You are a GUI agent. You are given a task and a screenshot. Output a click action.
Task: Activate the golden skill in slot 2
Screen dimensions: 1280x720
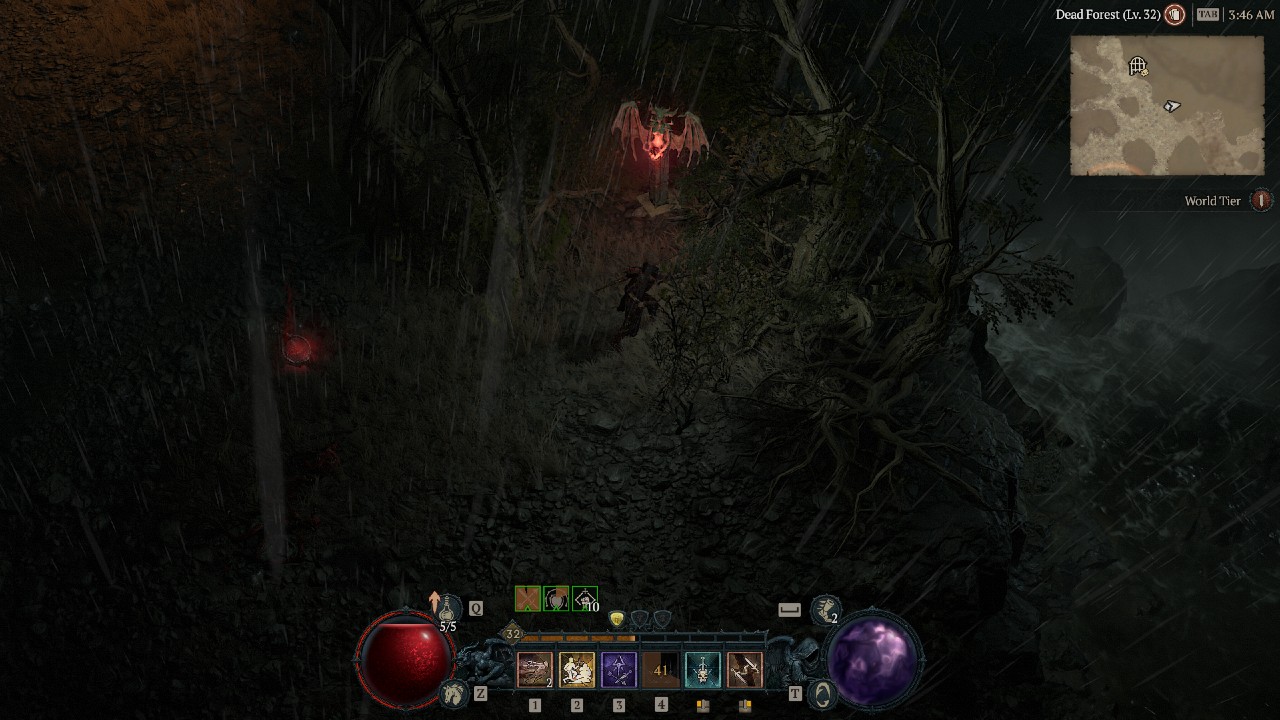tap(577, 670)
